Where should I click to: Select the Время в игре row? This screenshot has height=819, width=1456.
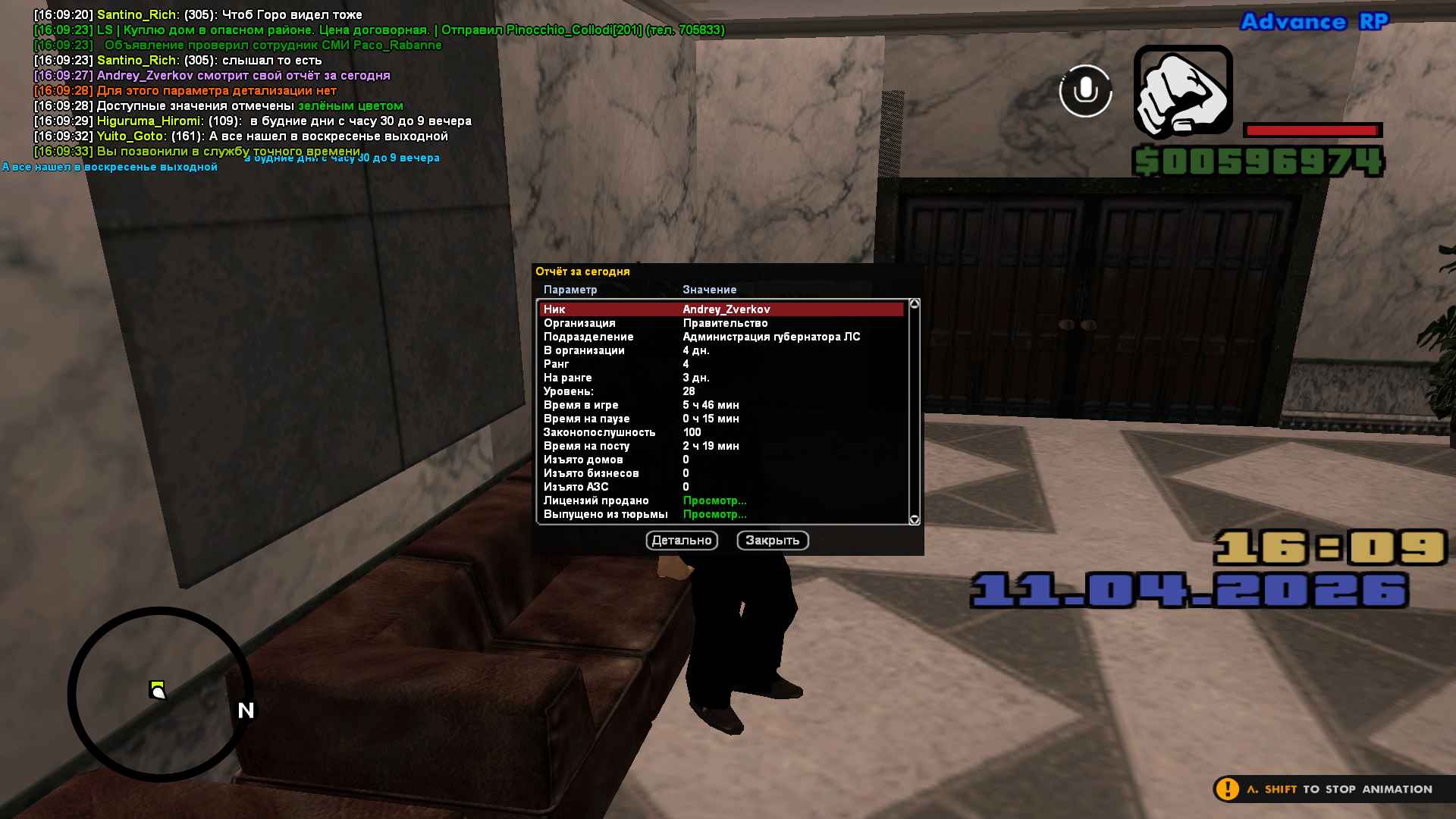[720, 405]
